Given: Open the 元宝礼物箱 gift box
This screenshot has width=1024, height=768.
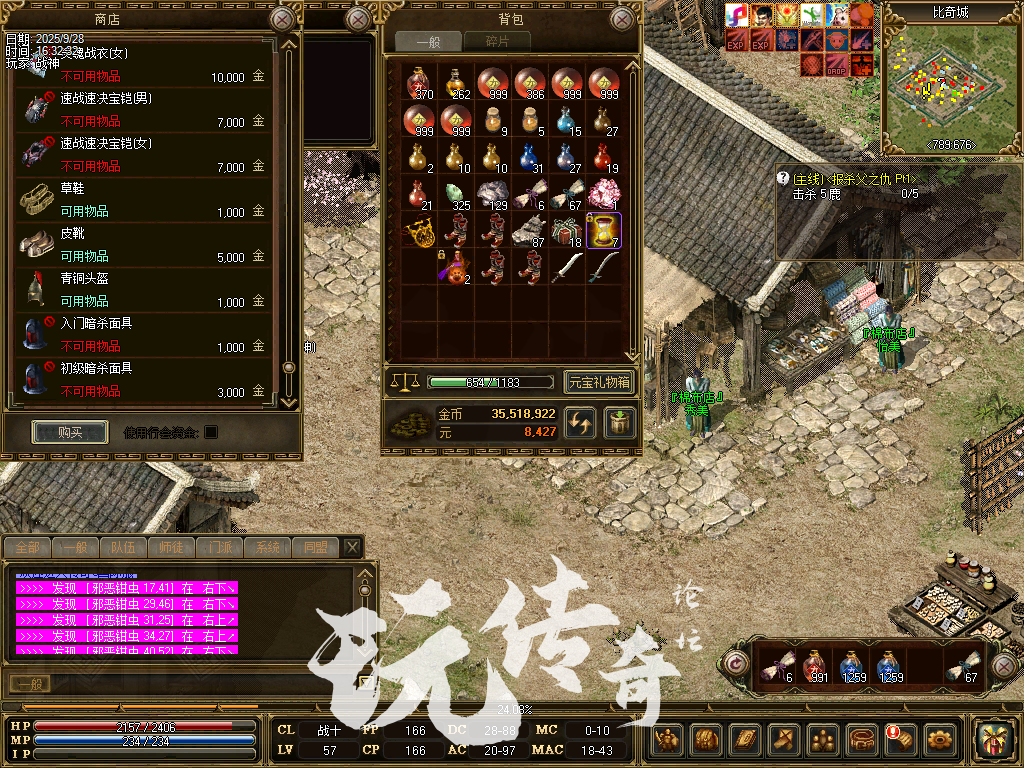Looking at the screenshot, I should [x=599, y=382].
